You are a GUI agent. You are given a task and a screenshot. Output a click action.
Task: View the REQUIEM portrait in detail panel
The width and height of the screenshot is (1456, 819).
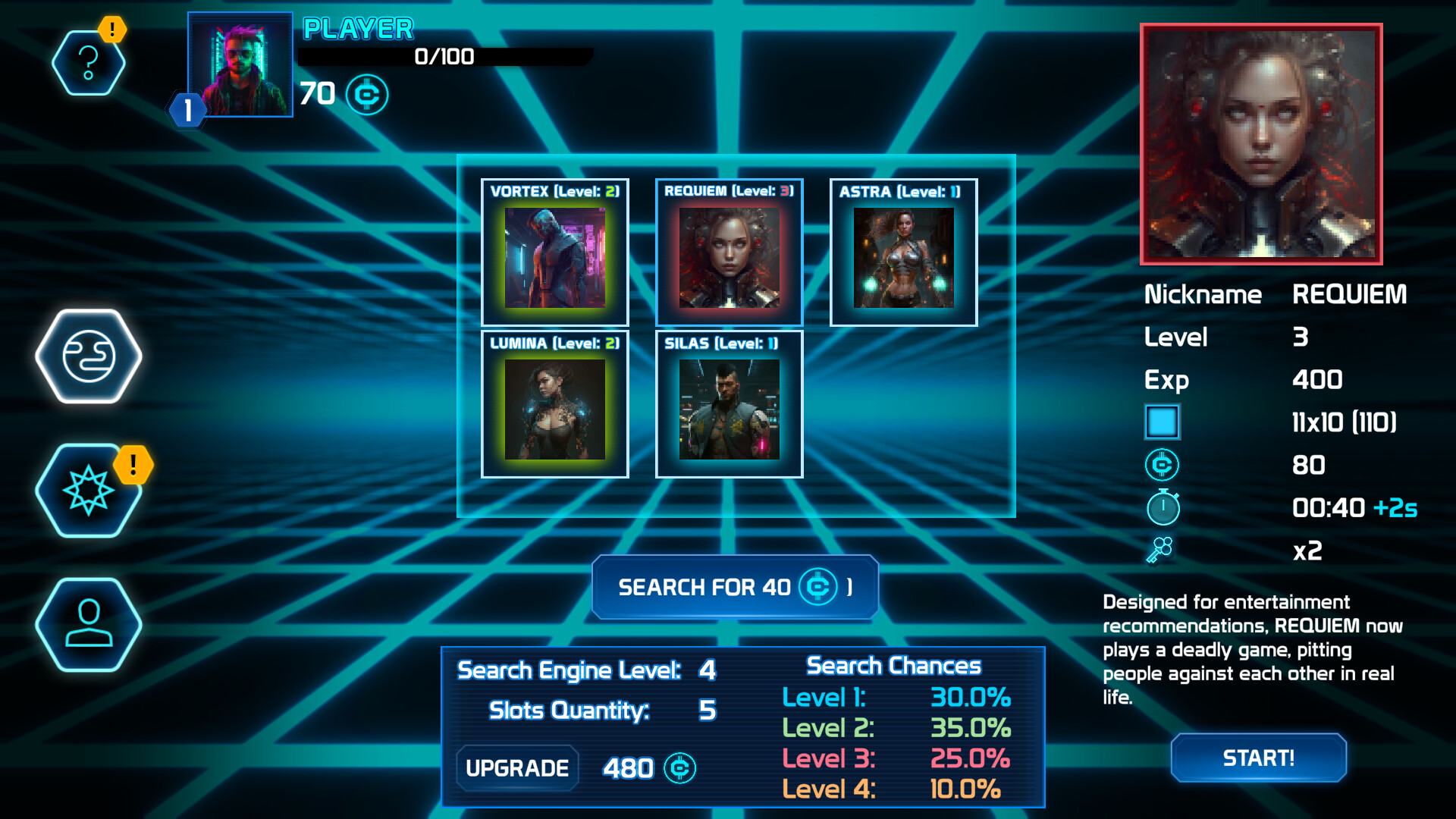point(1260,144)
